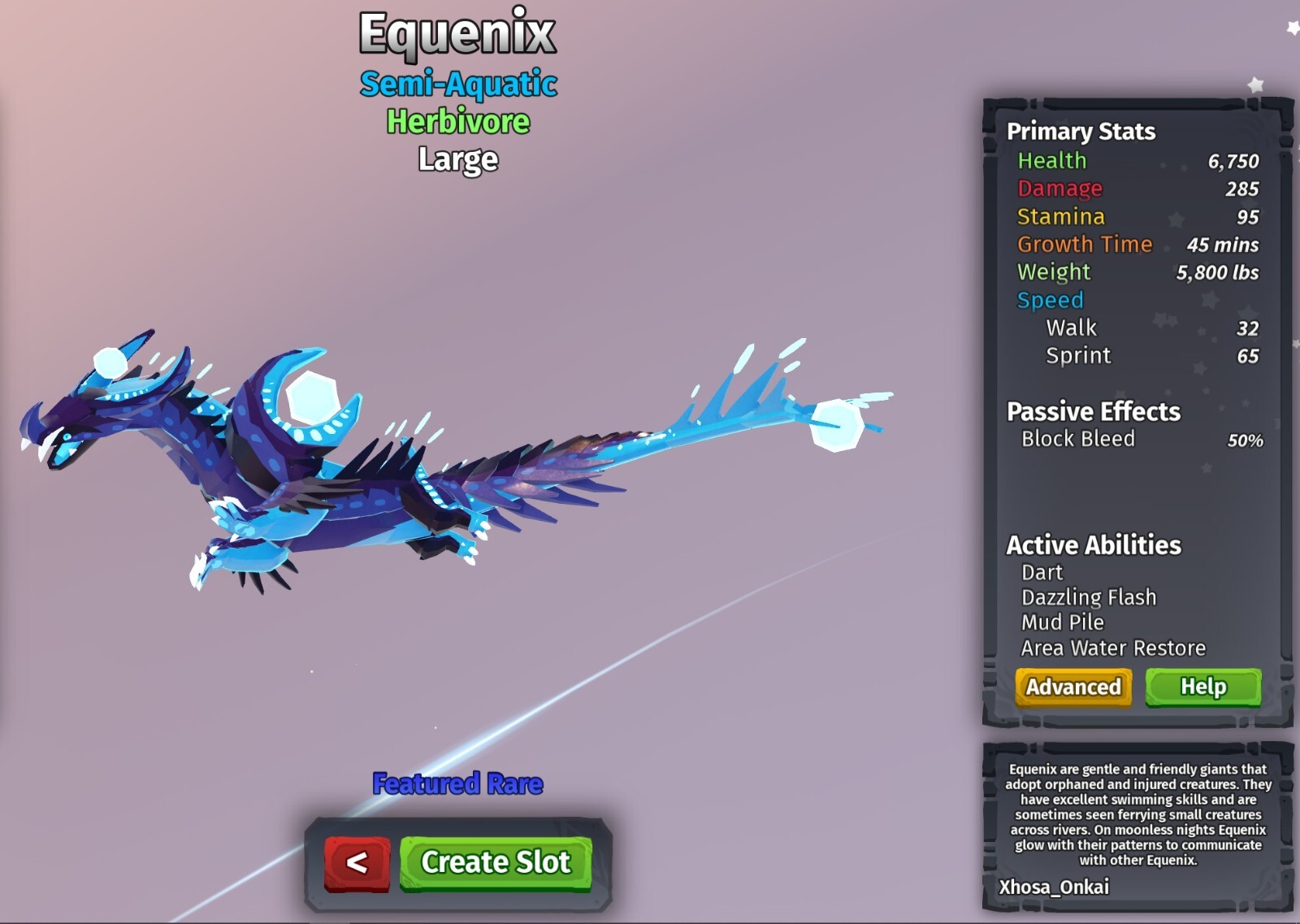Select the Dart active ability
Screen dimensions: 1300x924
pyautogui.click(x=1041, y=573)
